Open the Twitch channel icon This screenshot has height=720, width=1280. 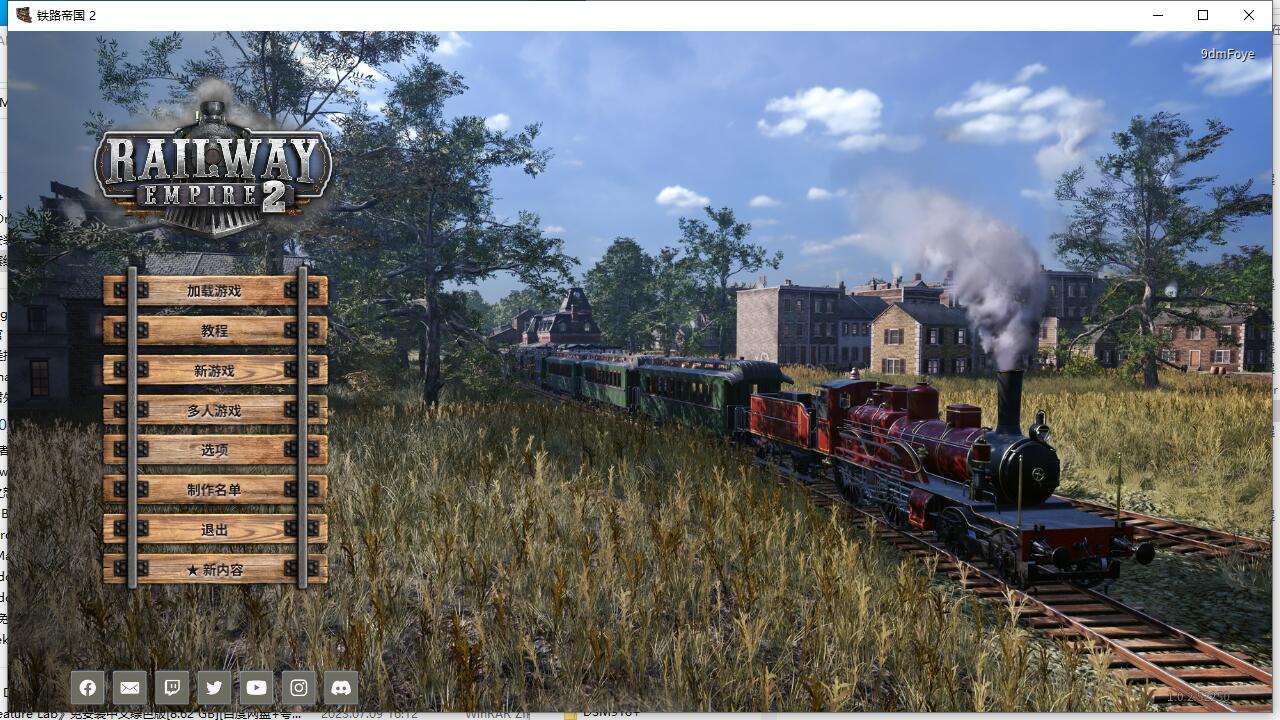click(172, 687)
